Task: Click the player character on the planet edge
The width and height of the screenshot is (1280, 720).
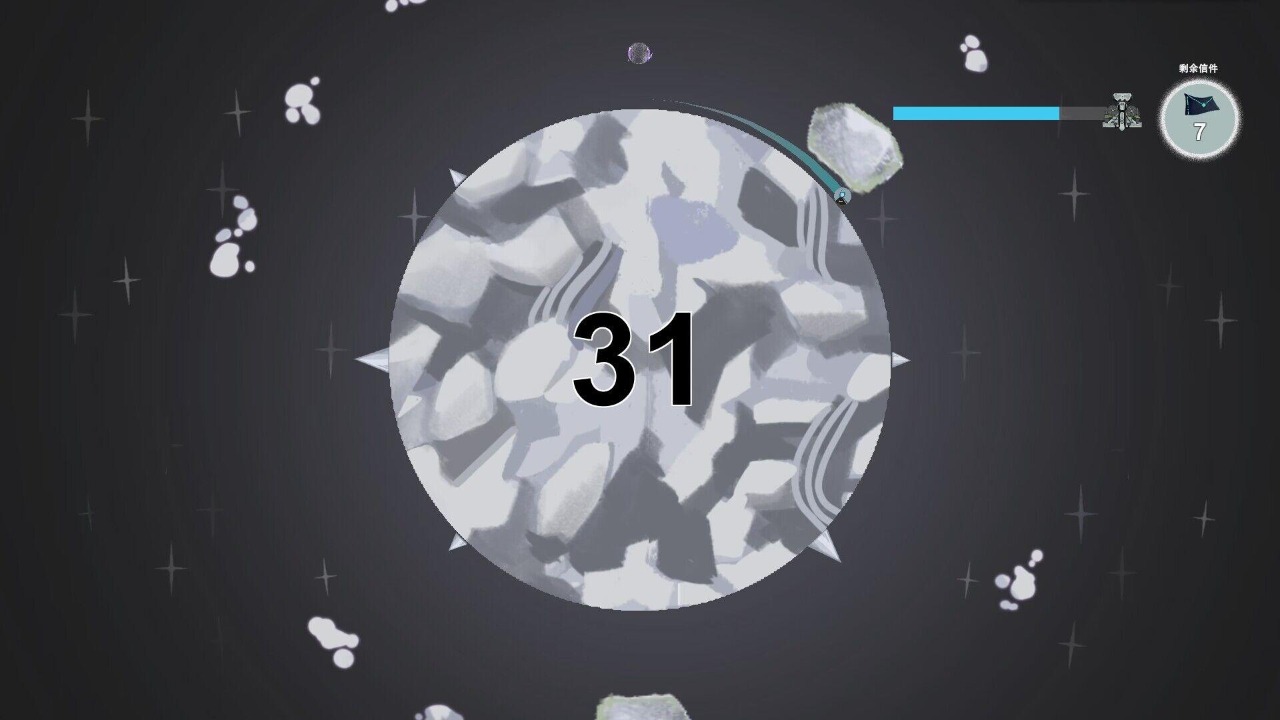Action: 841,196
